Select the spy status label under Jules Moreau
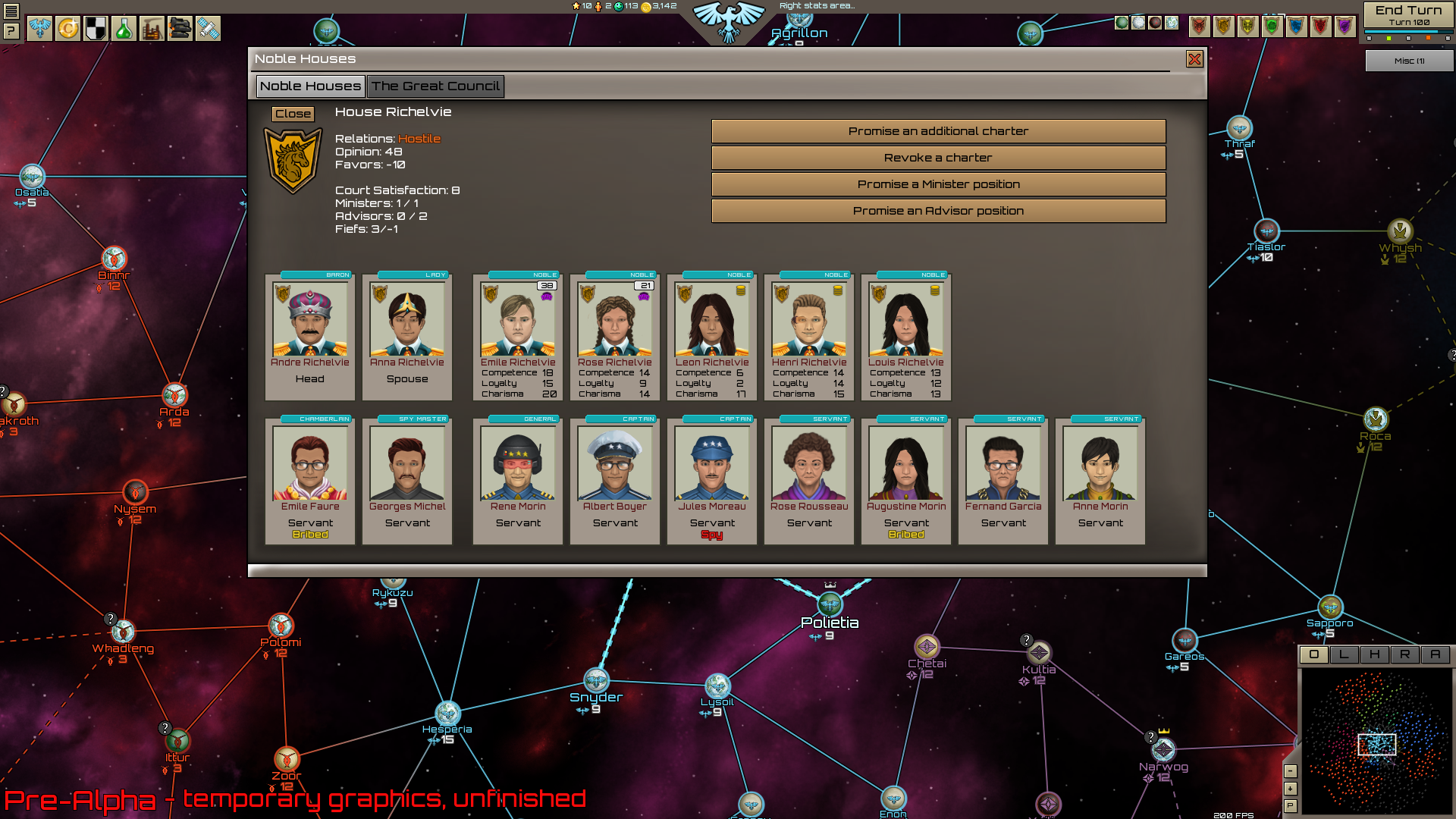This screenshot has height=819, width=1456. coord(711,534)
